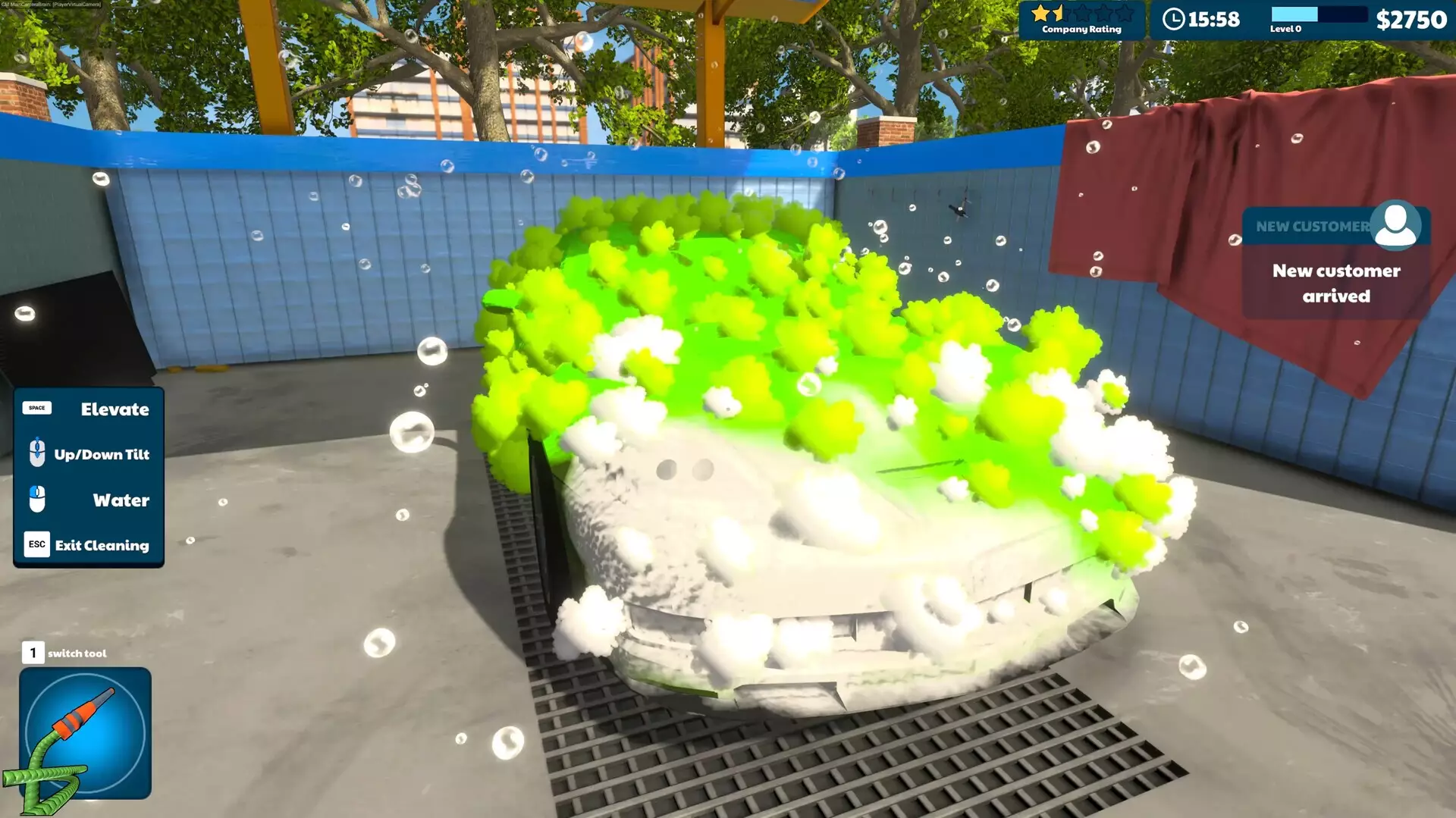Click the ESC key icon for Exit Cleaning

[36, 544]
